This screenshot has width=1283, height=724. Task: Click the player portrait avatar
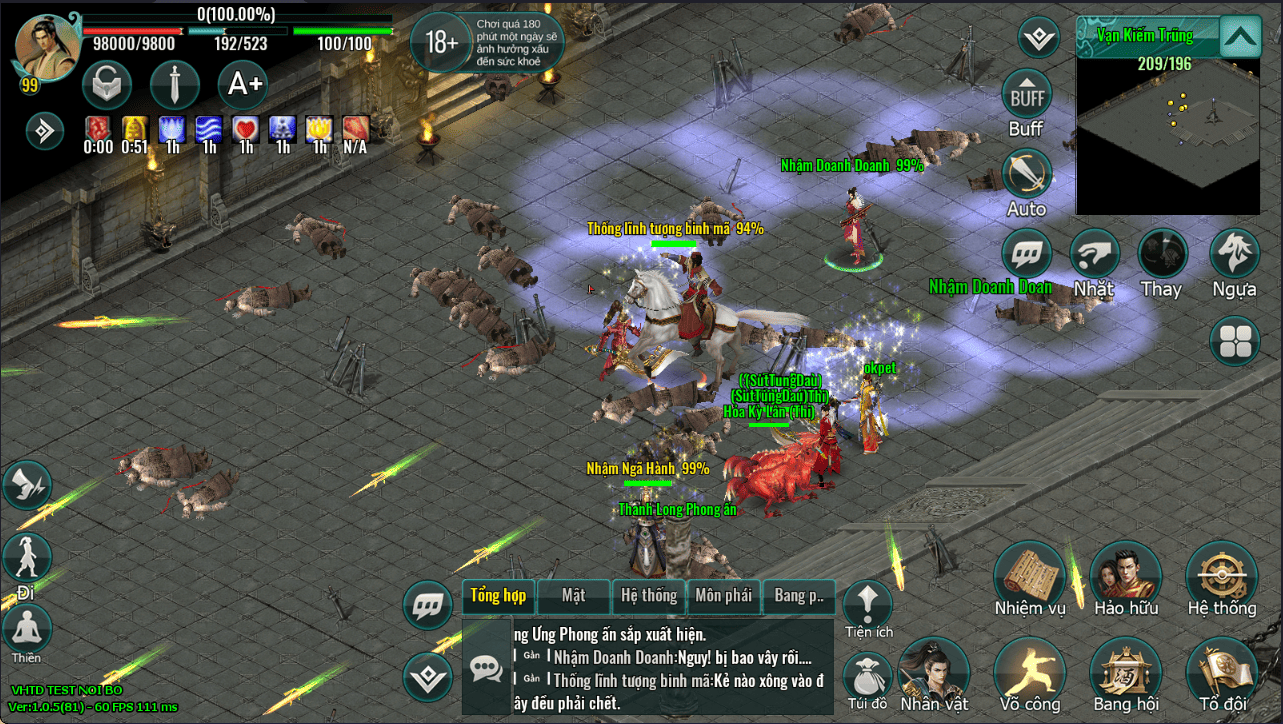46,46
